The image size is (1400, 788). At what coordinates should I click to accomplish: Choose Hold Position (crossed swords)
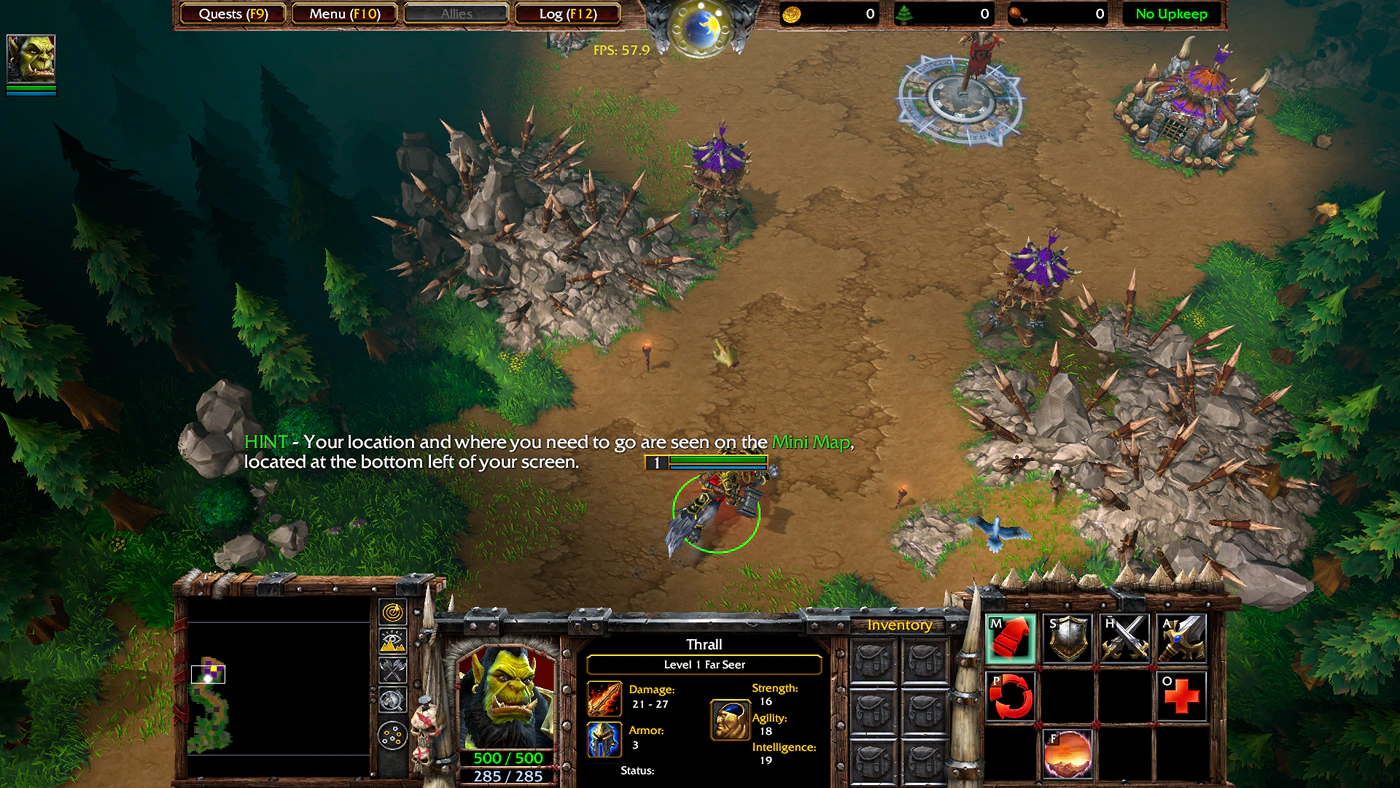tap(1125, 639)
